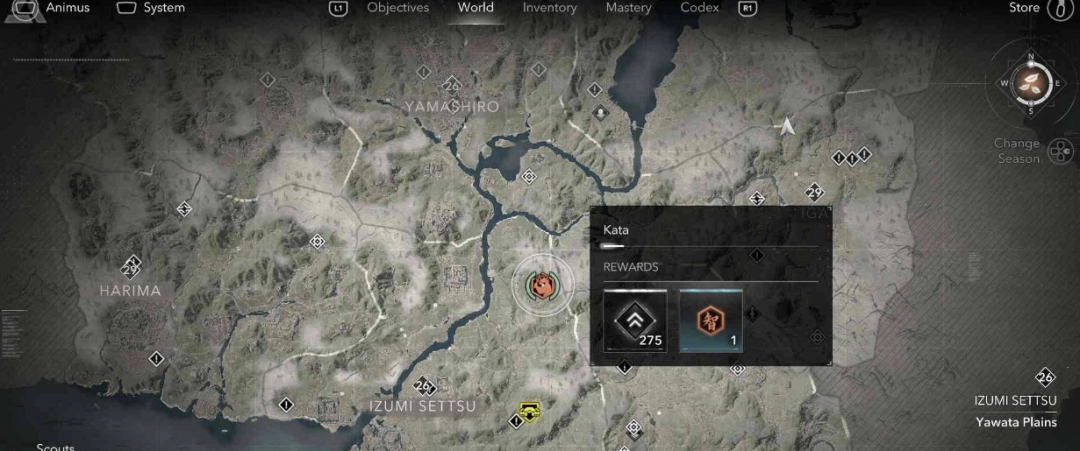Viewport: 1080px width, 451px height.
Task: Open the Mastery tab
Action: (629, 8)
